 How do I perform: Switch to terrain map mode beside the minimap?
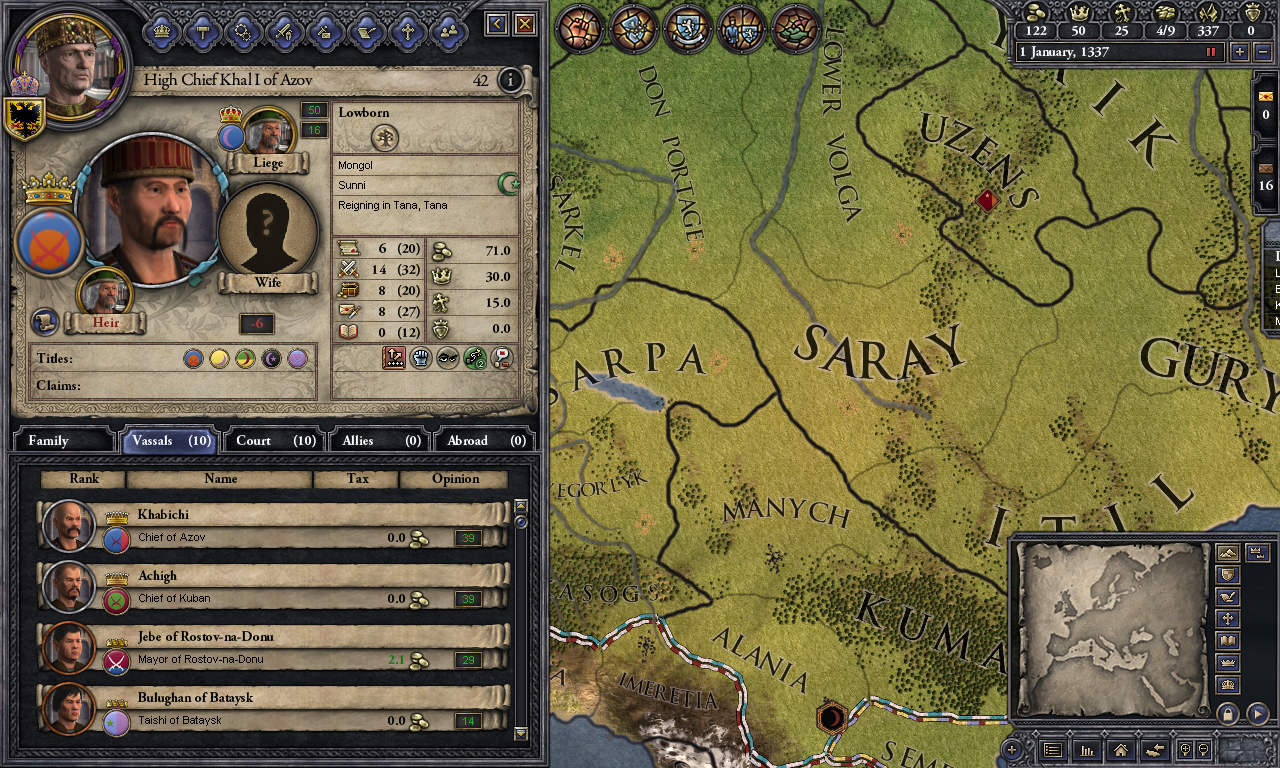click(1226, 552)
